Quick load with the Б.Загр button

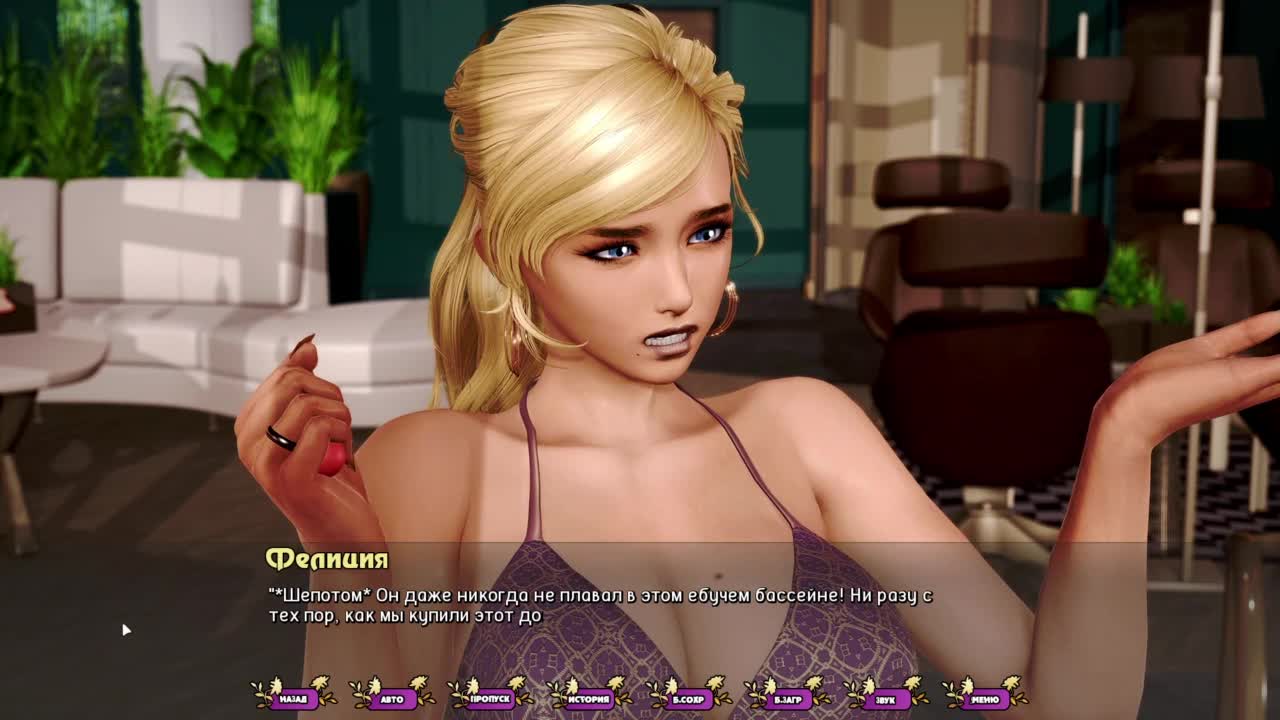pyautogui.click(x=787, y=699)
